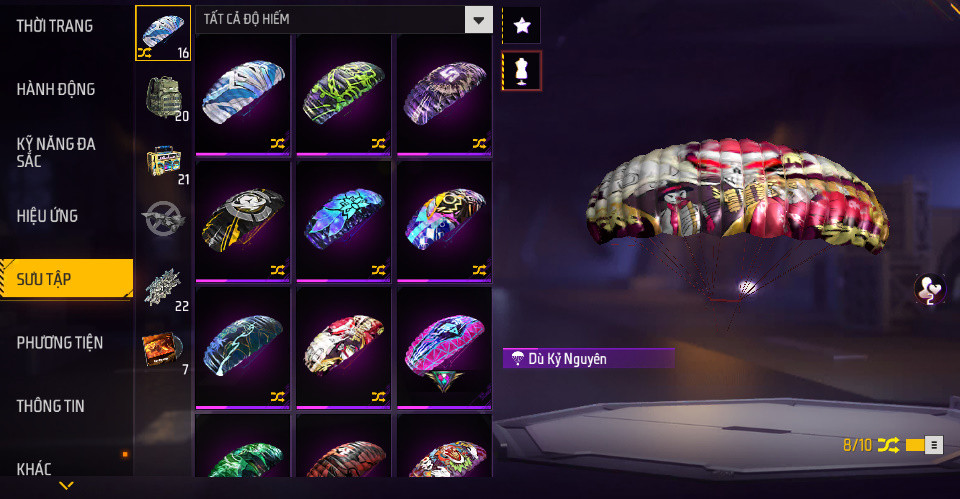Screen dimensions: 960x499
Task: Switch to the Hành Động section
Action: [x=56, y=89]
